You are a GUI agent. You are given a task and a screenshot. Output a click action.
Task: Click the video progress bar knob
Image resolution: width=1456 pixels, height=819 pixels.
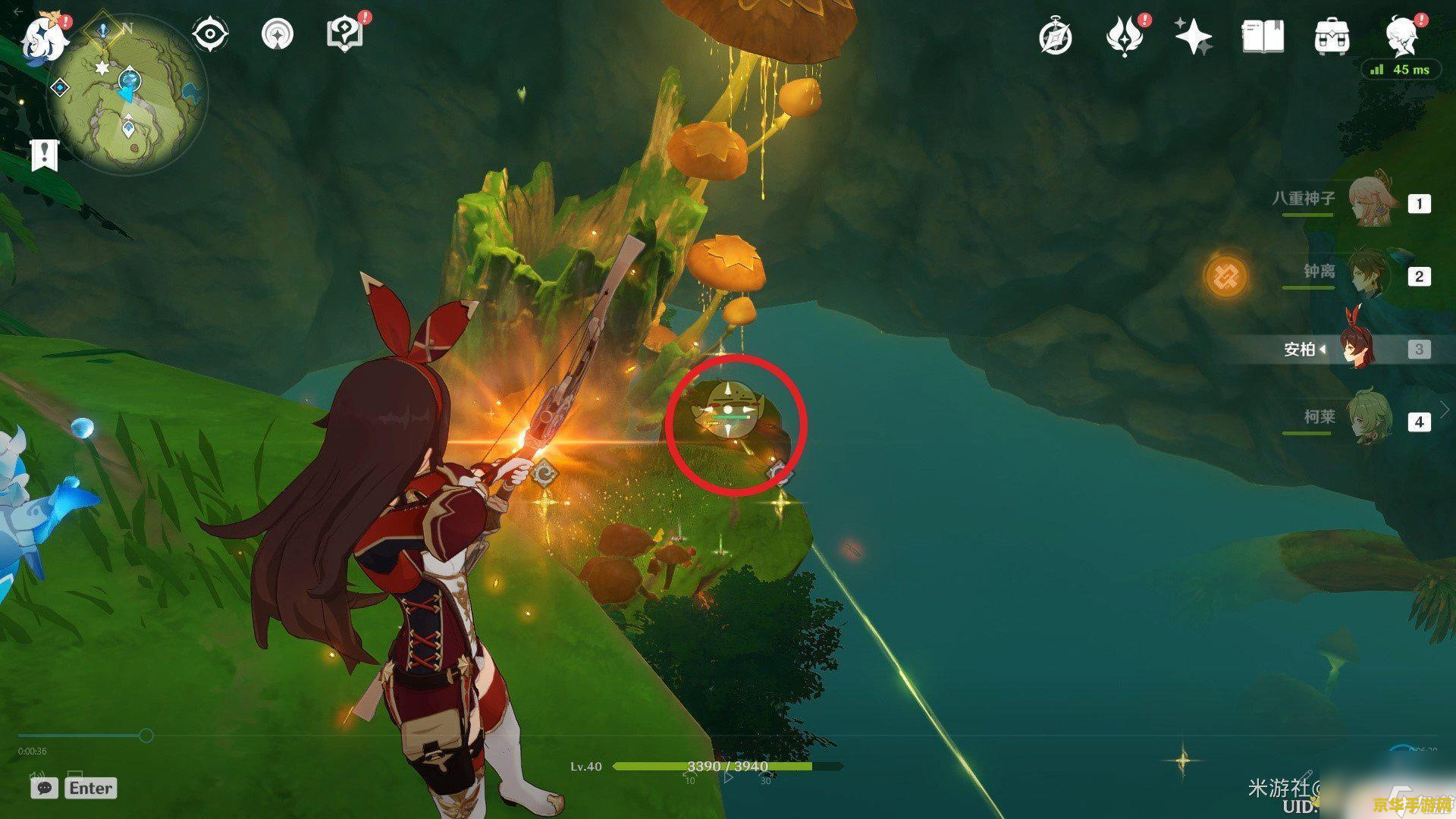pyautogui.click(x=146, y=735)
